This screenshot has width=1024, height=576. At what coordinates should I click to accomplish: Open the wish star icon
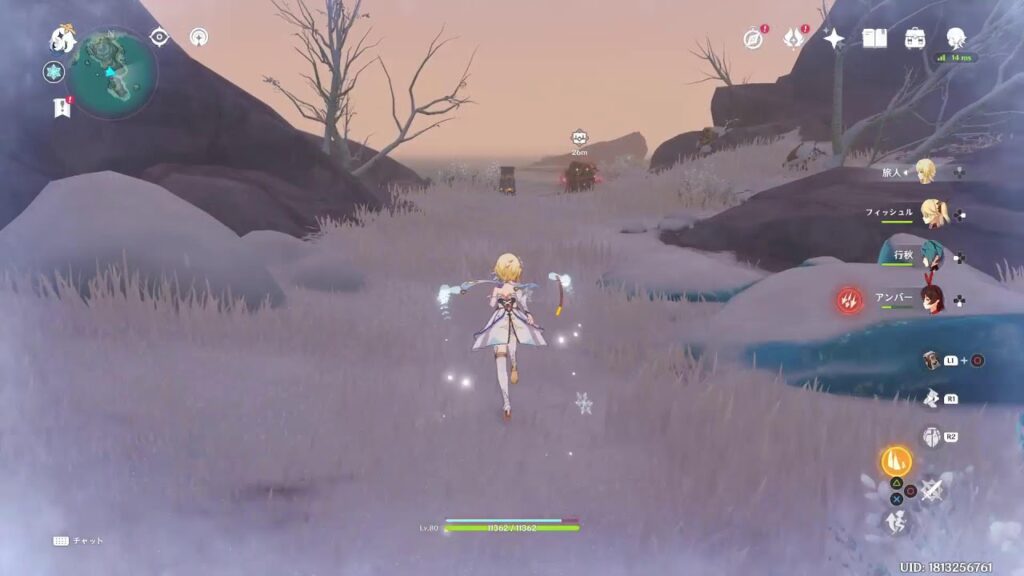pyautogui.click(x=834, y=38)
